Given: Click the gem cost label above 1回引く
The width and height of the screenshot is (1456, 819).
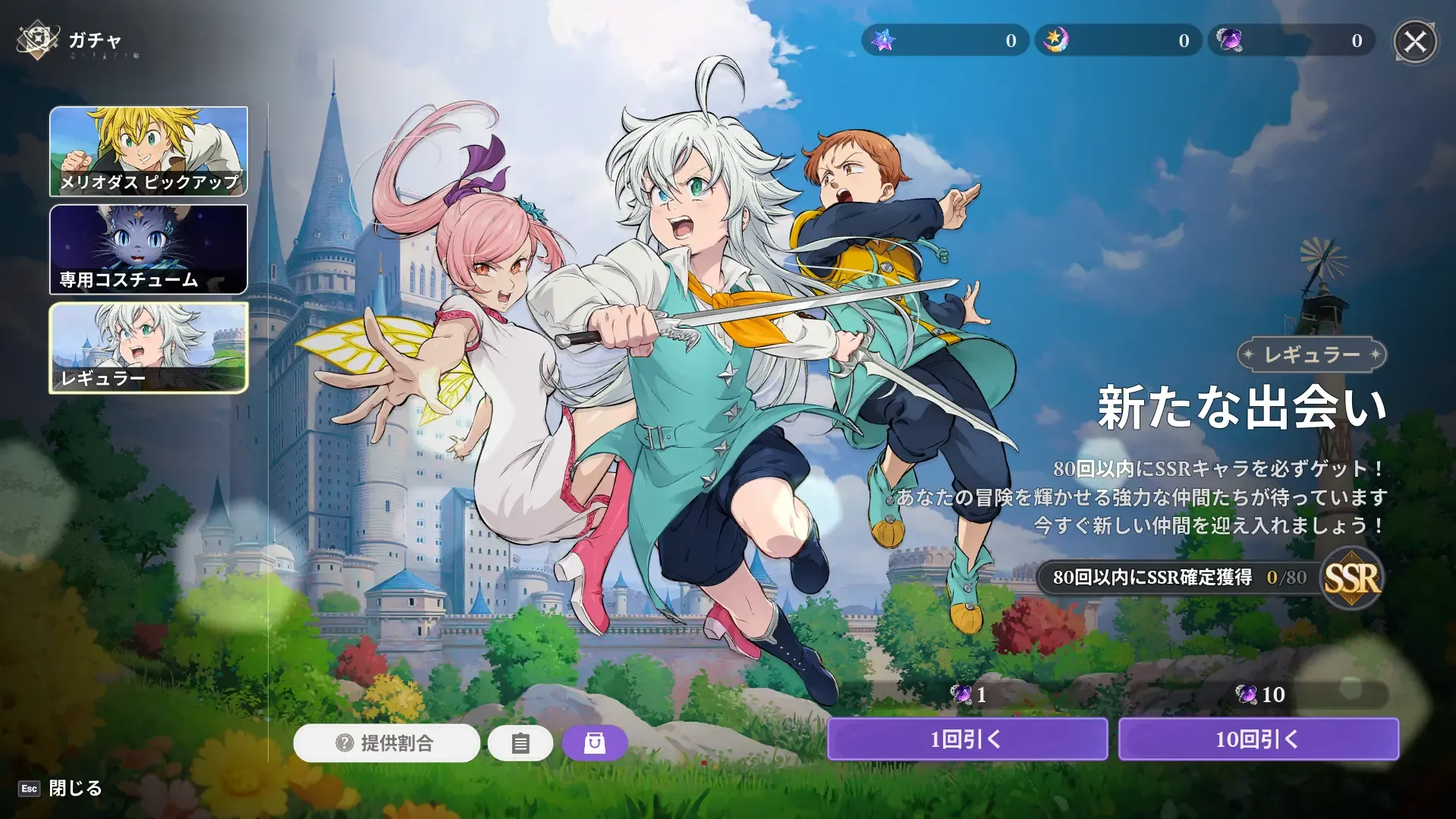Looking at the screenshot, I should [968, 693].
